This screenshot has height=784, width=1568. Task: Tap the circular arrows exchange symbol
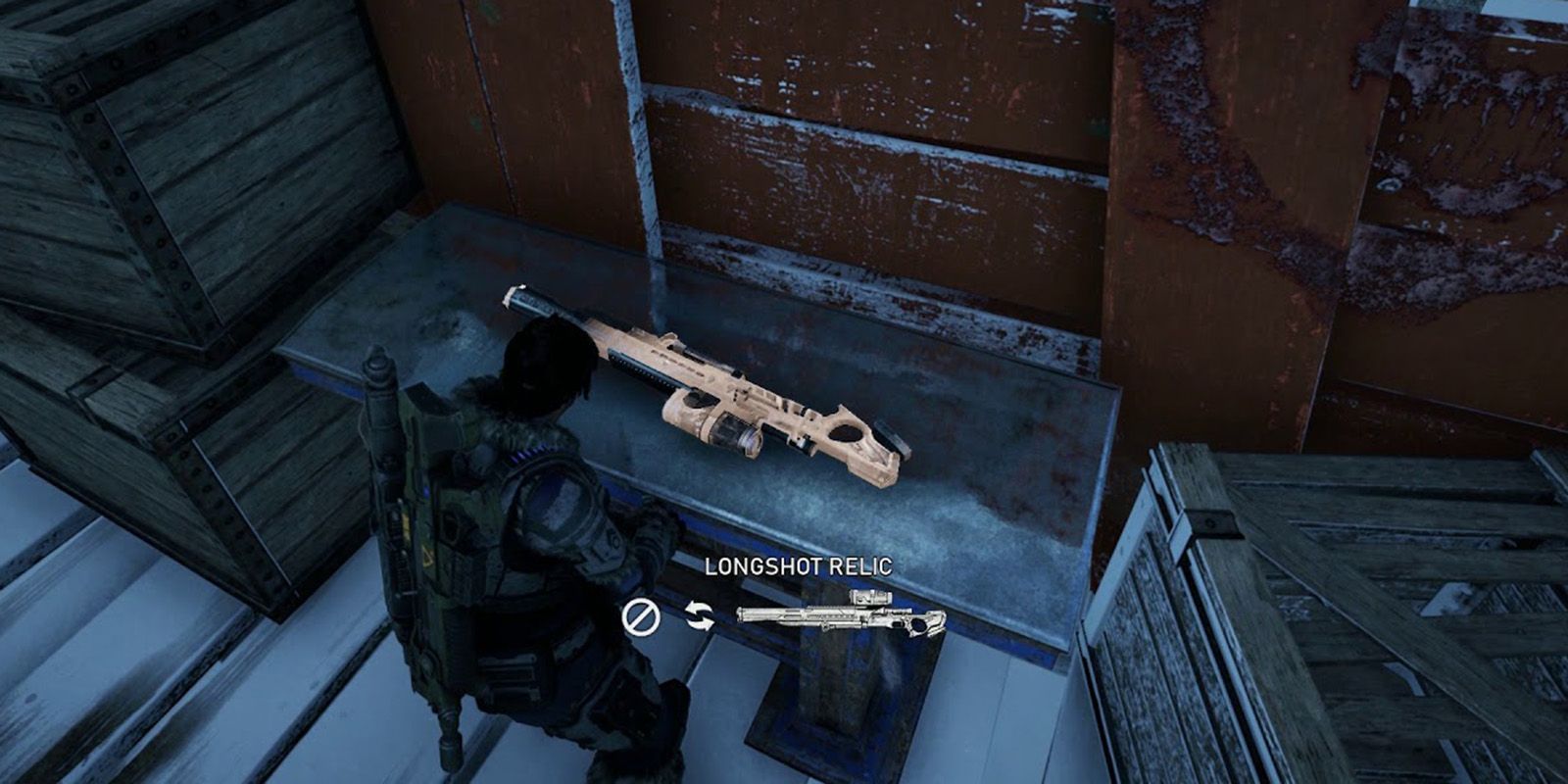click(x=700, y=613)
